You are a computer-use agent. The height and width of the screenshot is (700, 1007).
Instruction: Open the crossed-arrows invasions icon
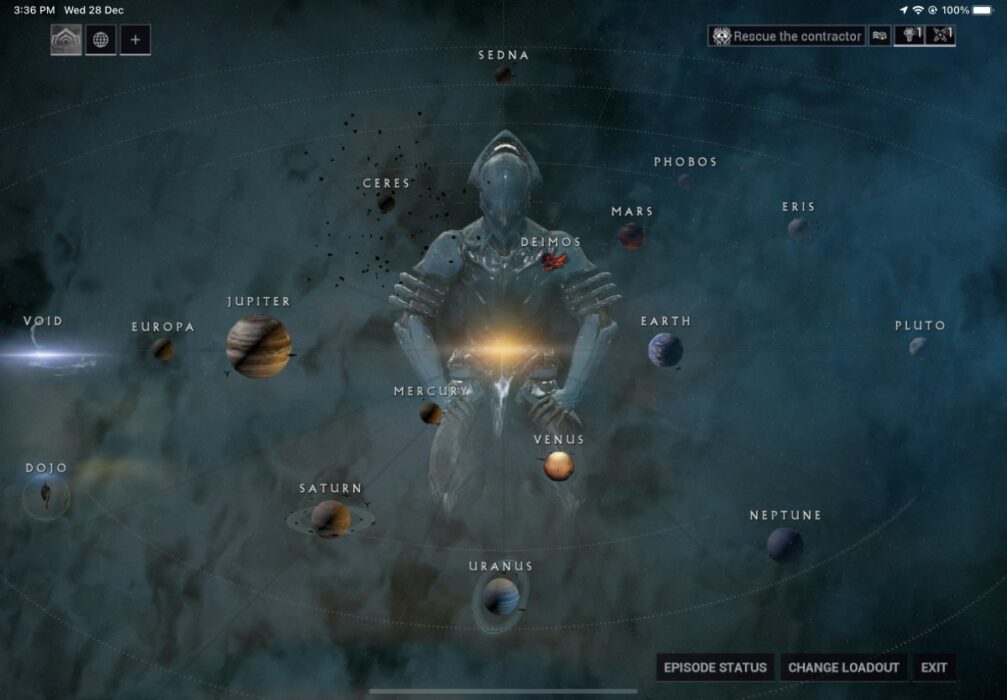pyautogui.click(x=941, y=36)
